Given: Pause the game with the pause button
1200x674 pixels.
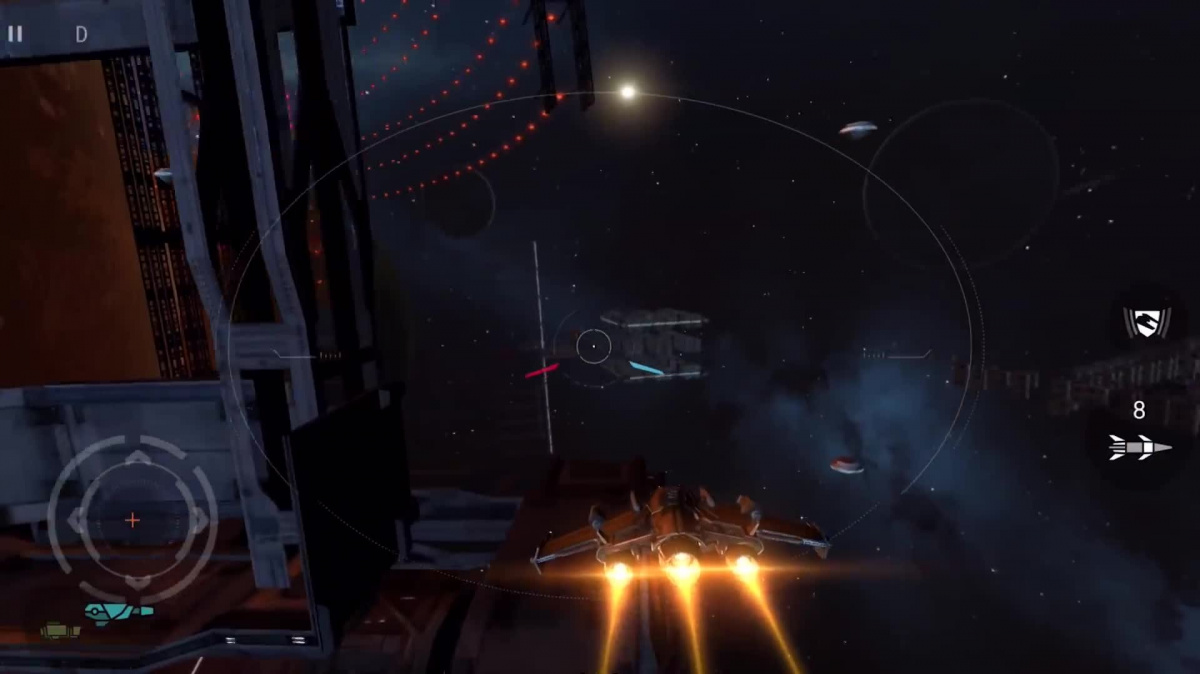Looking at the screenshot, I should (15, 34).
